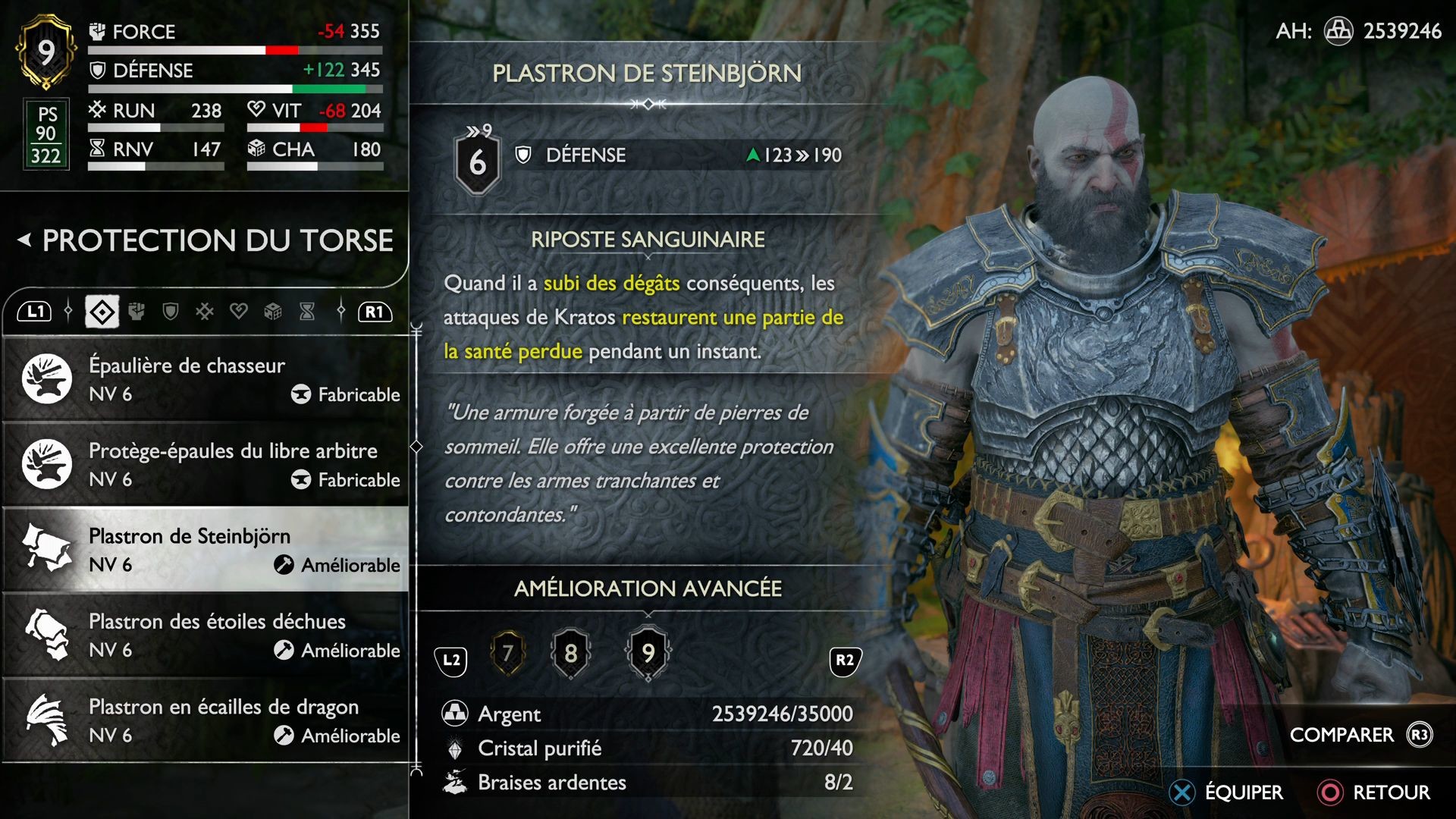Viewport: 1456px width, 819px height.
Task: Click the Argent currency icon
Action: pos(455,714)
